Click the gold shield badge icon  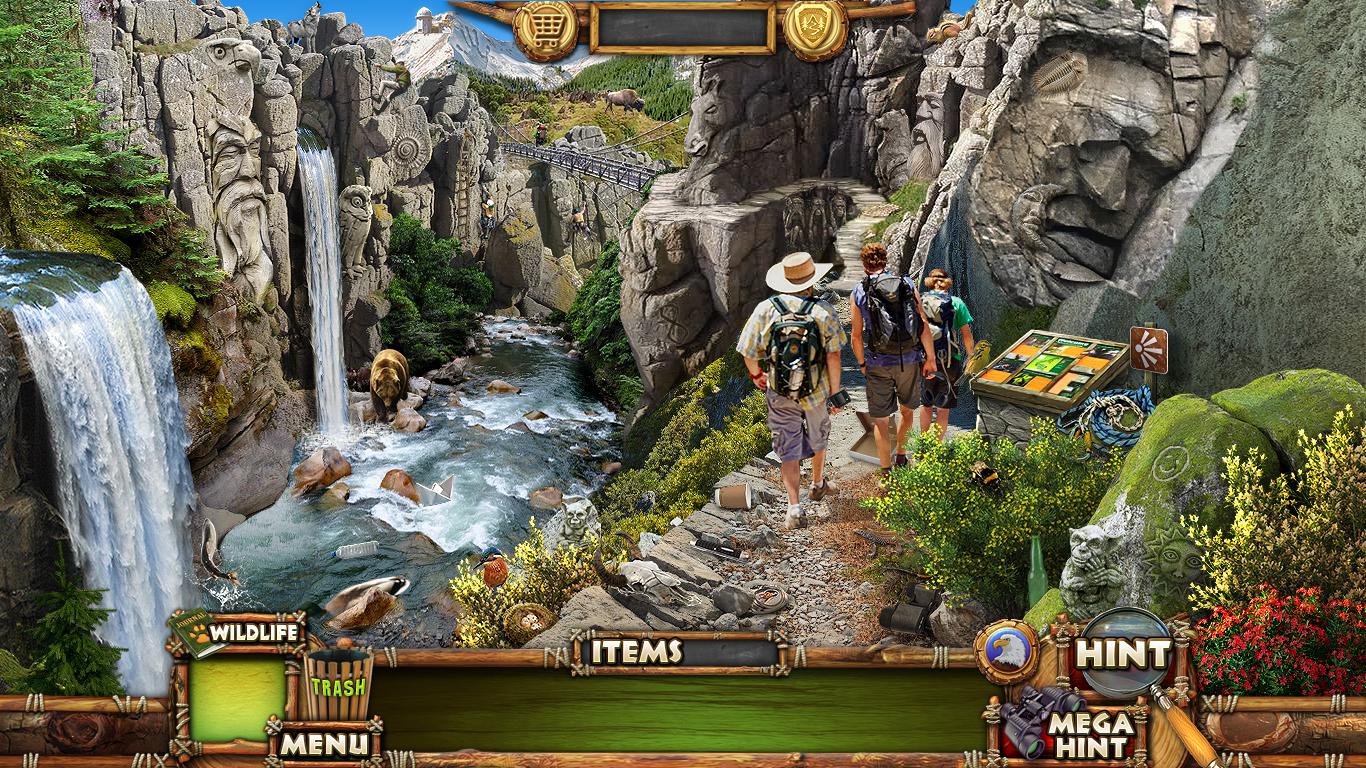[815, 29]
